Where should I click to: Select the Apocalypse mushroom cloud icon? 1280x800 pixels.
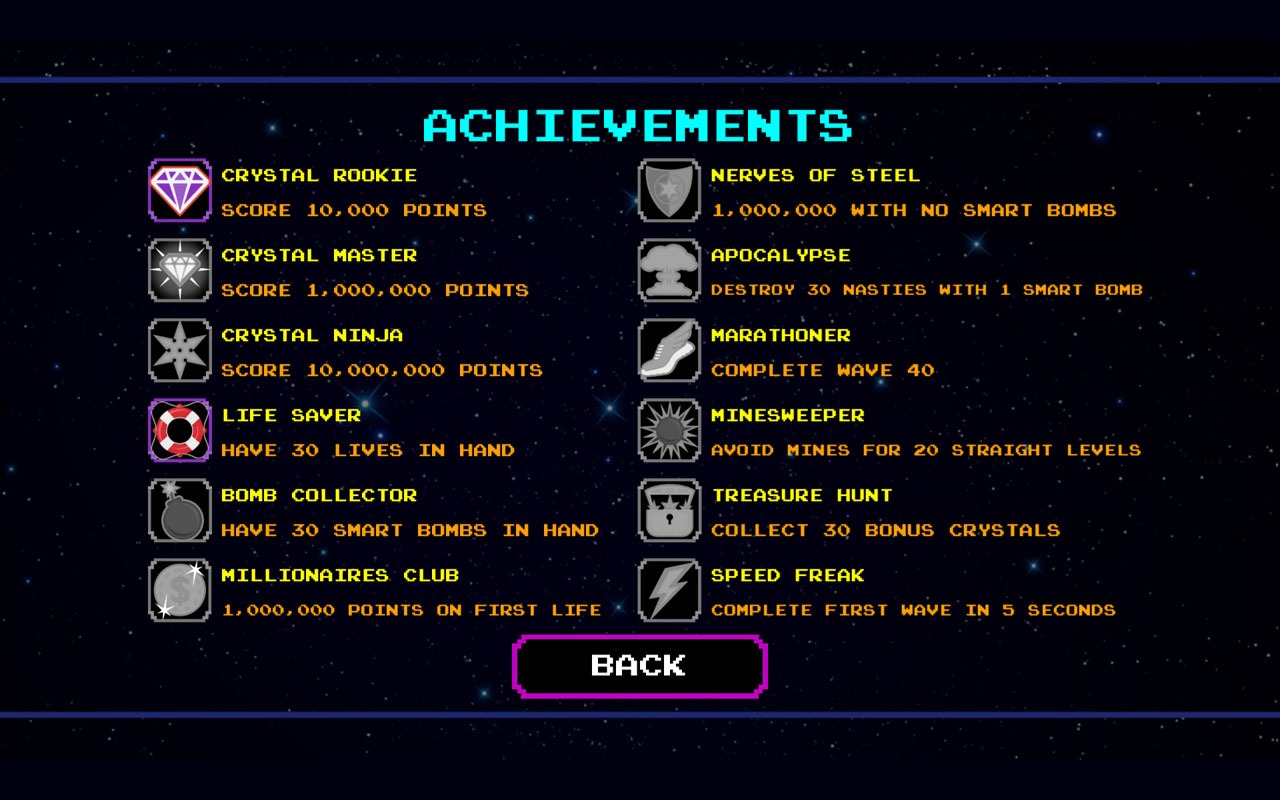667,270
